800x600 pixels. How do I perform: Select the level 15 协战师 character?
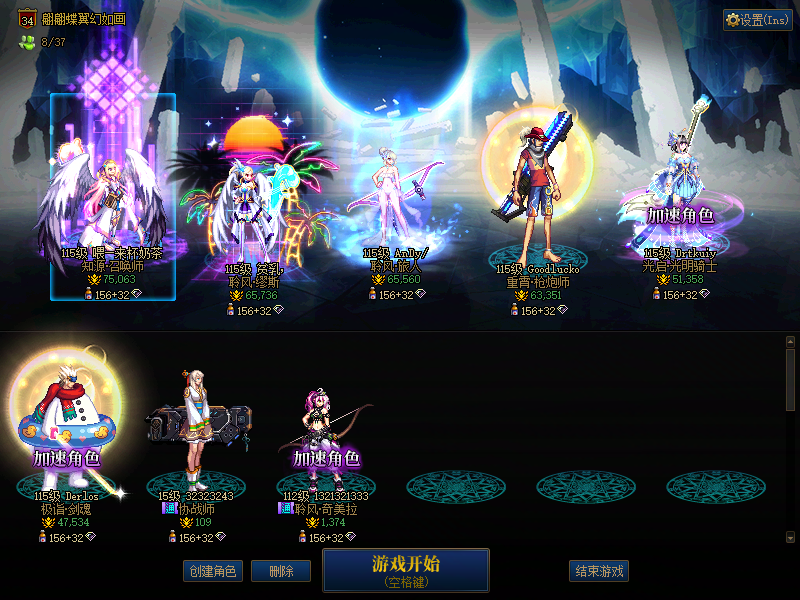(x=196, y=430)
